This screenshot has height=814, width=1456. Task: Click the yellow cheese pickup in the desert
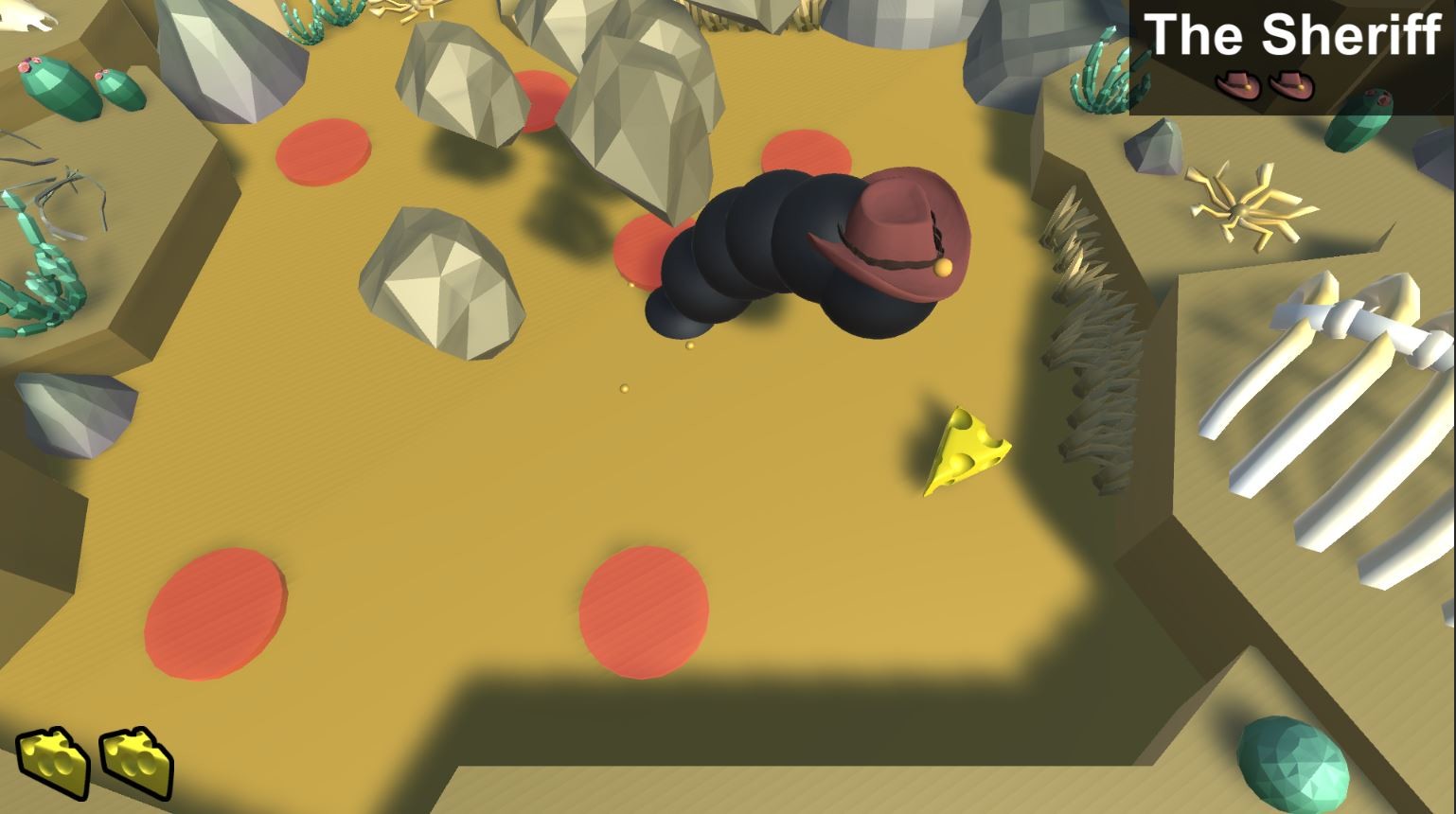964,450
